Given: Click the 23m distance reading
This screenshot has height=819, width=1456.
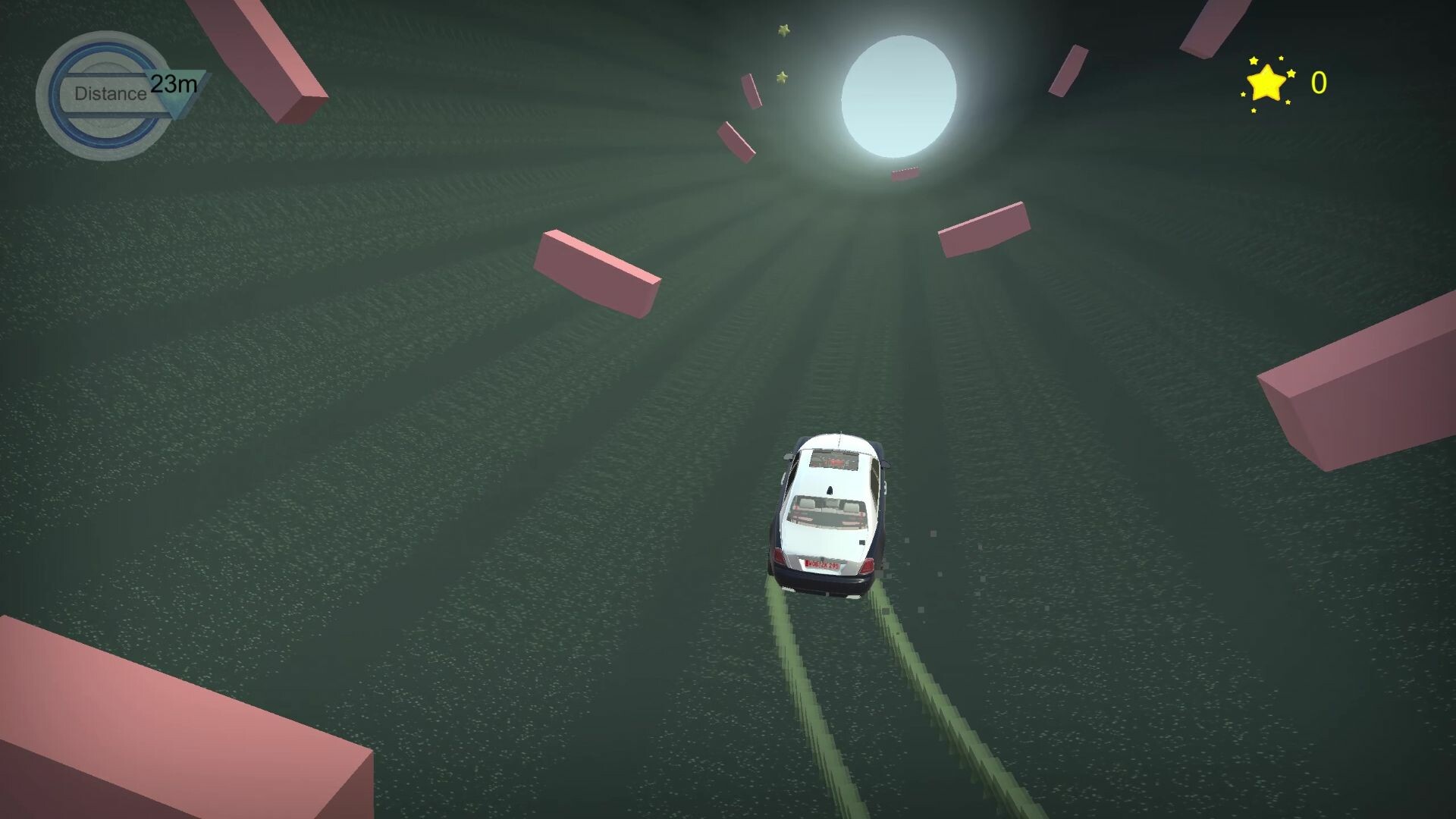Looking at the screenshot, I should (x=173, y=85).
